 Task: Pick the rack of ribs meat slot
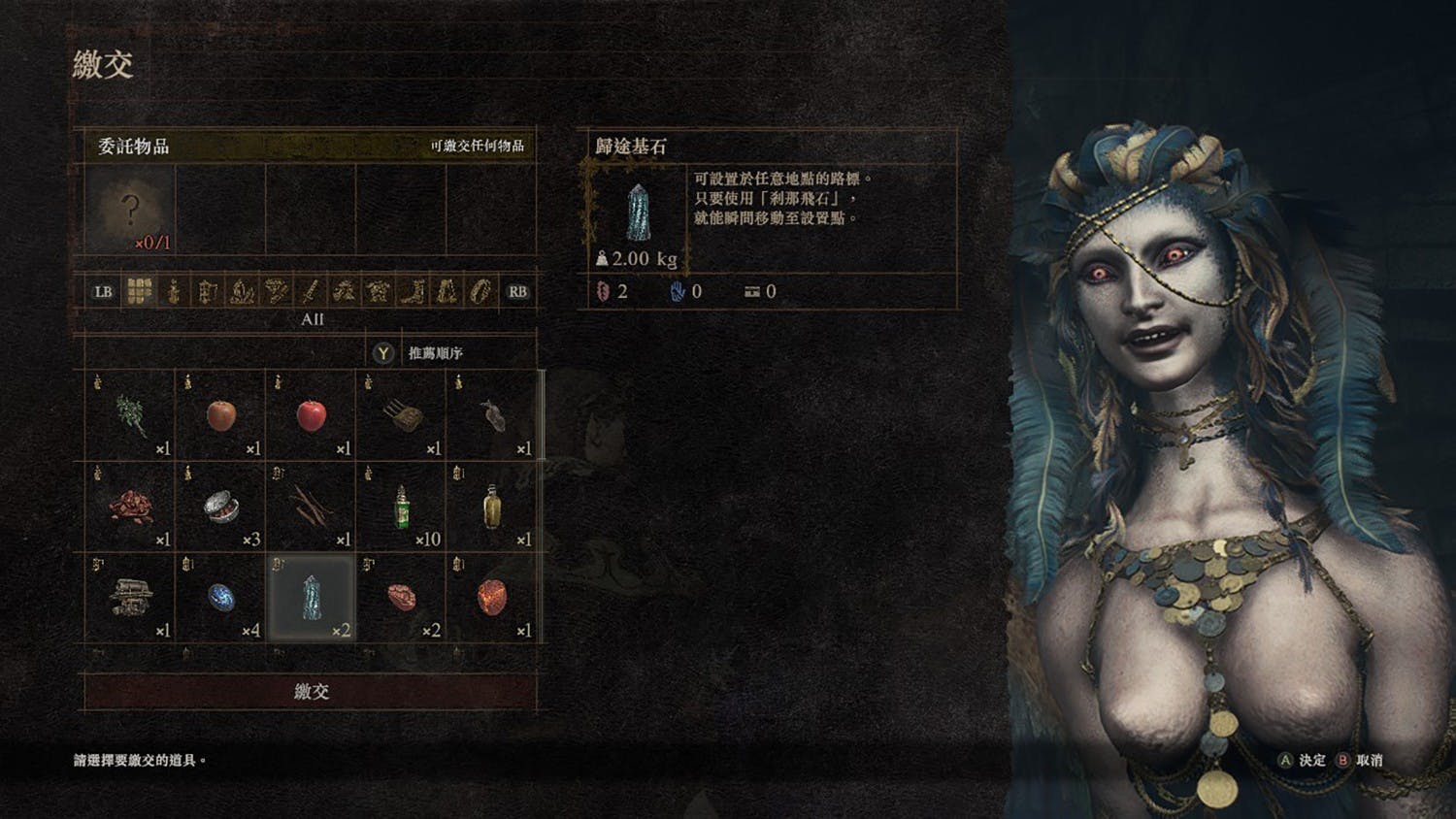(x=401, y=415)
